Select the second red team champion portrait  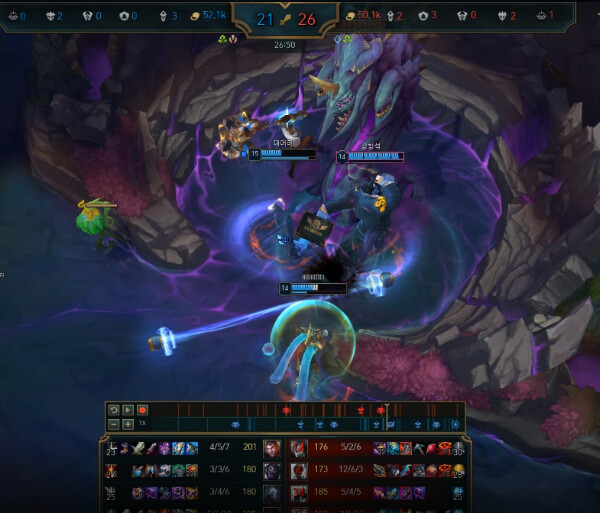(298, 470)
